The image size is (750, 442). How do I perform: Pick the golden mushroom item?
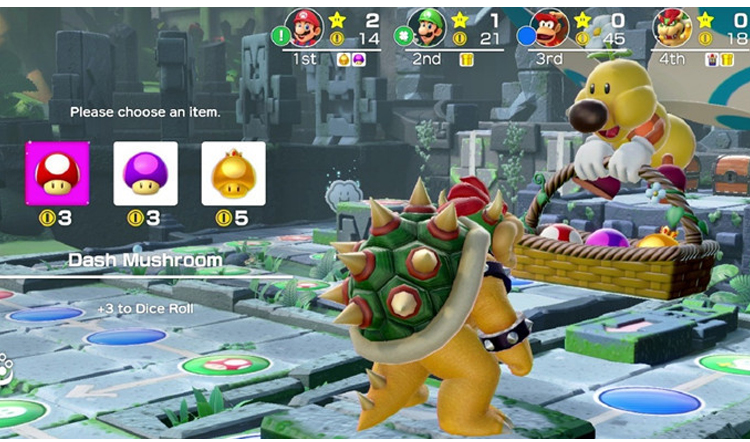tap(233, 173)
